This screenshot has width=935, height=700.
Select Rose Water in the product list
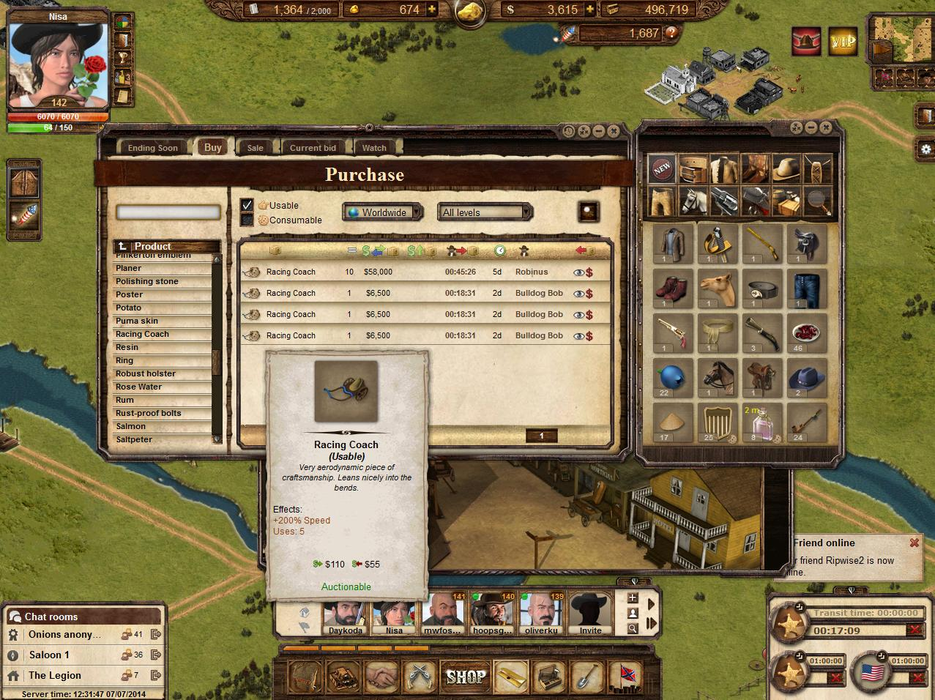click(139, 387)
